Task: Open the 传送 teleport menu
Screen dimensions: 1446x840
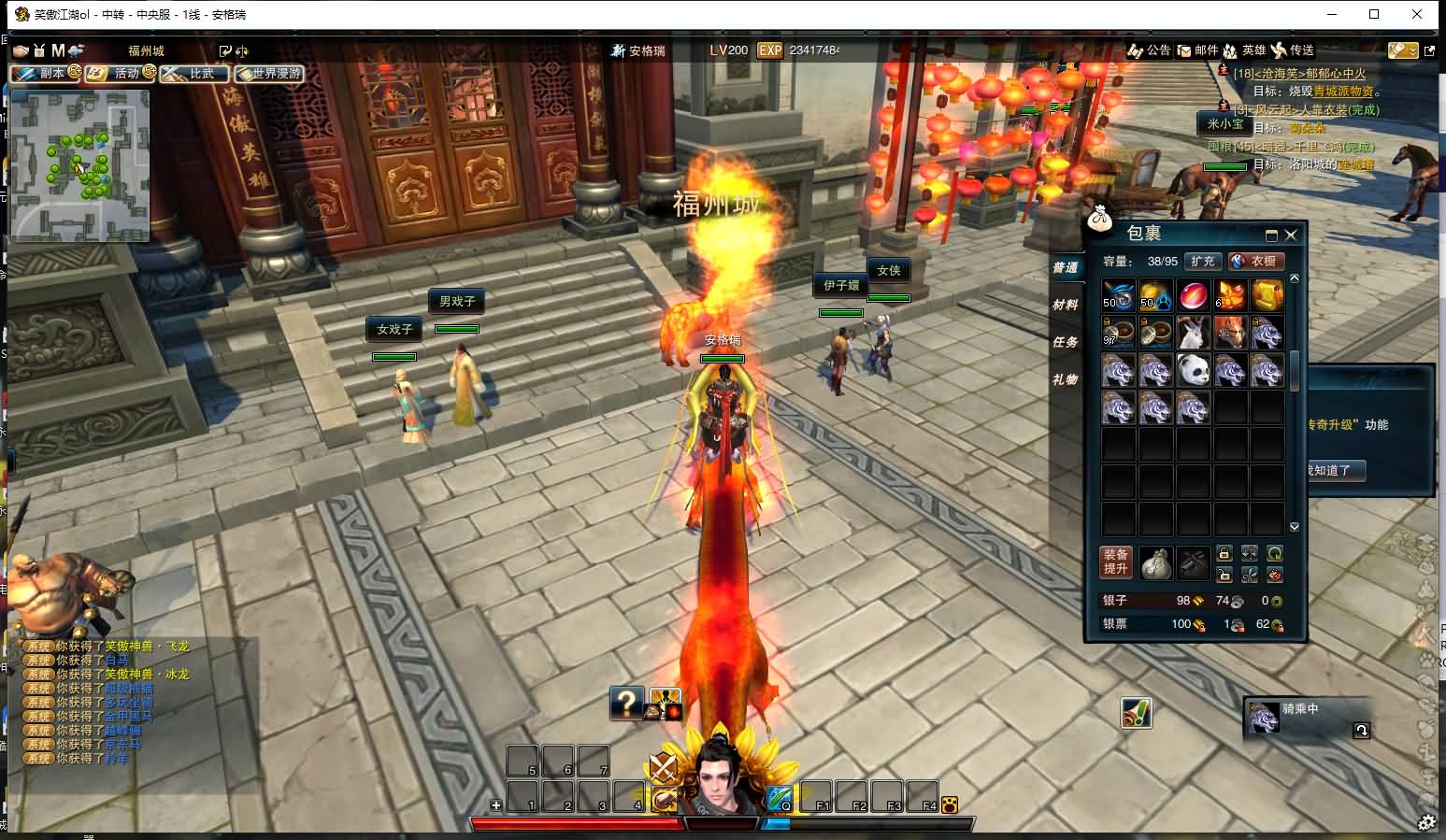Action: click(1293, 50)
